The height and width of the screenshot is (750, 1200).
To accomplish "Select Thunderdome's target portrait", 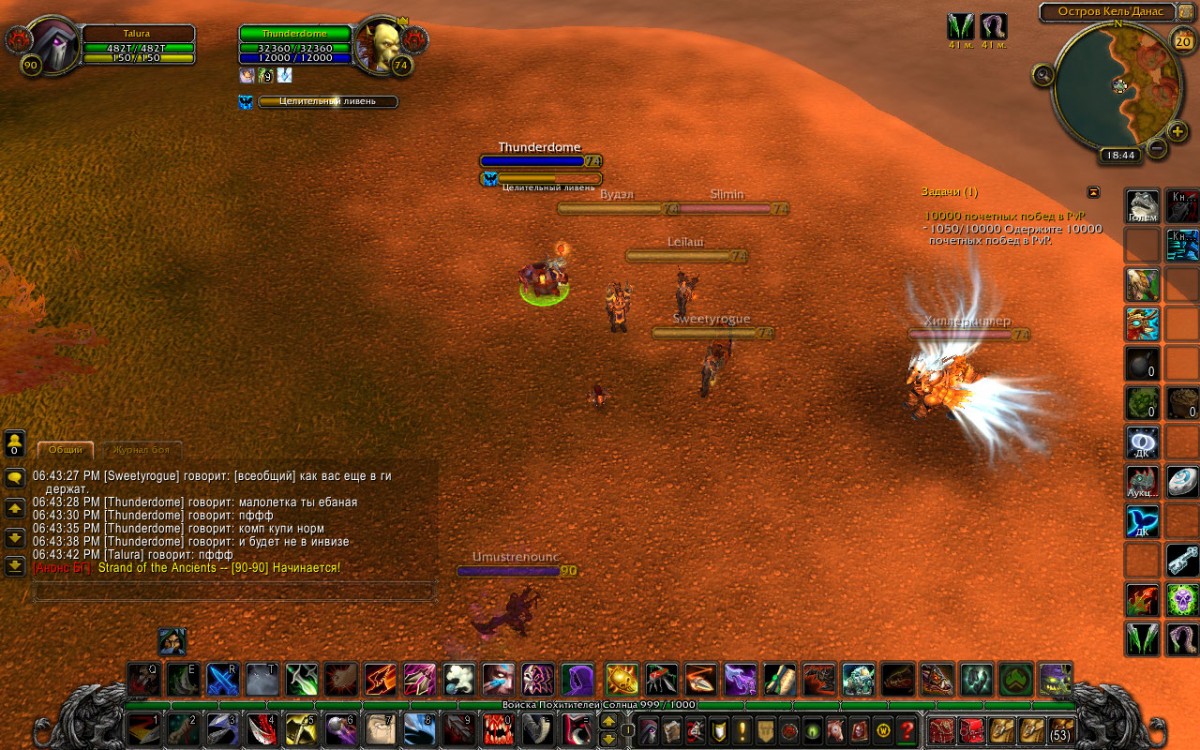I will 380,44.
